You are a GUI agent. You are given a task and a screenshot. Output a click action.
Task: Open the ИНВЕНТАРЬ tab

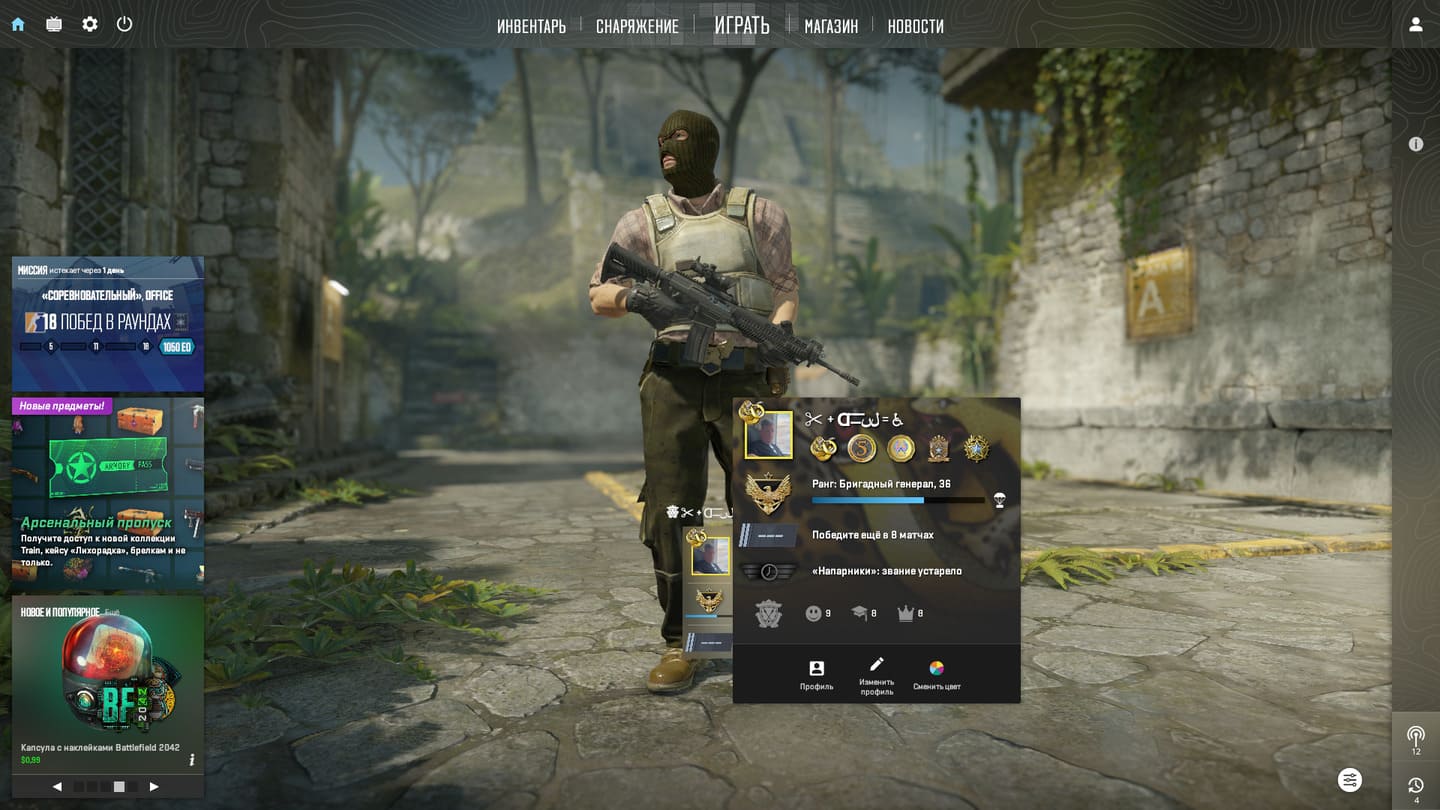531,26
